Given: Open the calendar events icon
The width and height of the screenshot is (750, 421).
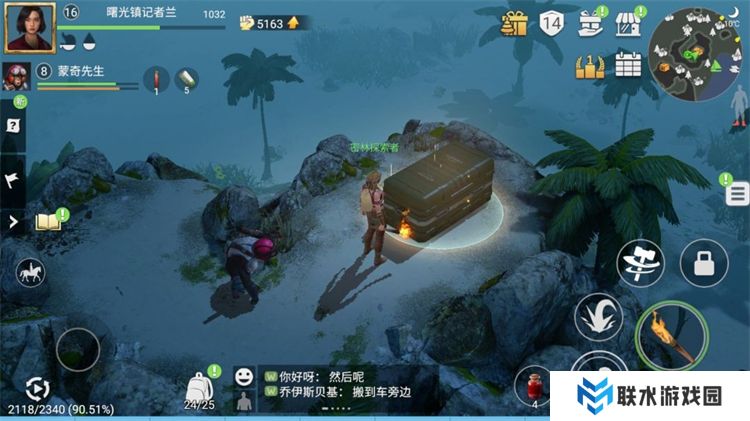Looking at the screenshot, I should [628, 65].
